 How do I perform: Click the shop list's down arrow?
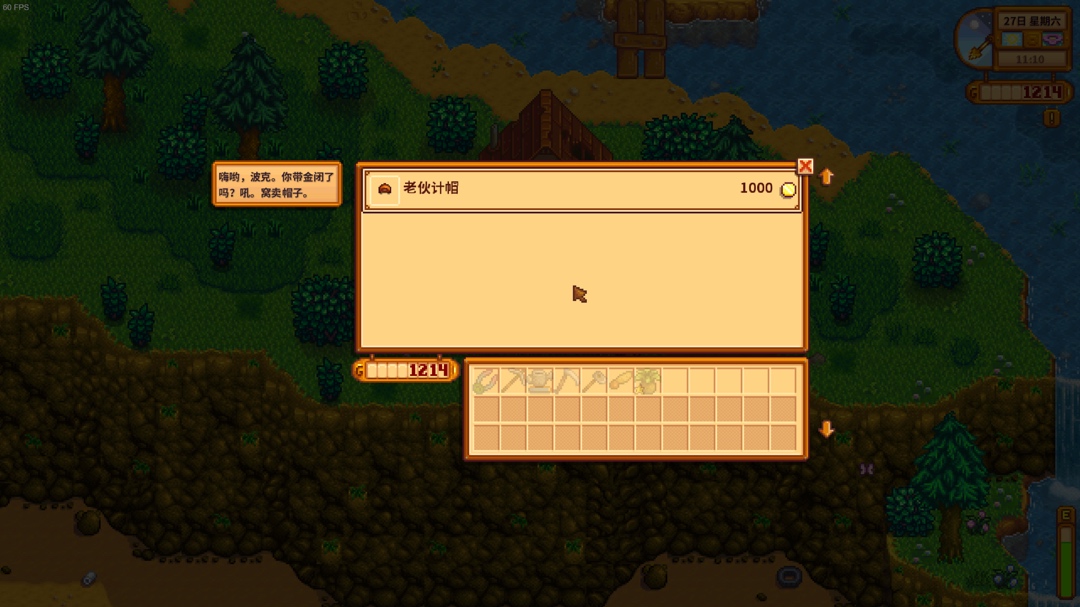(826, 429)
